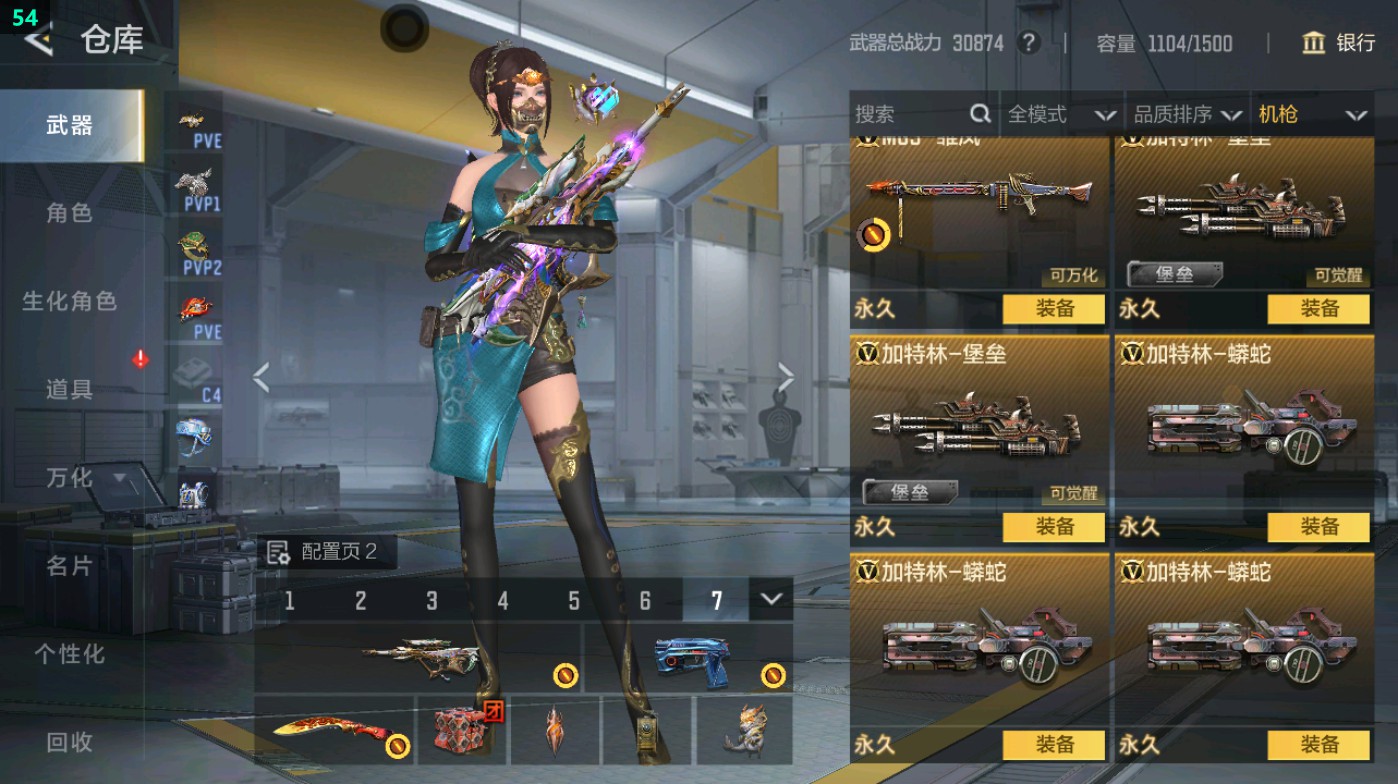This screenshot has height=784, width=1398.
Task: Expand the loadout page list arrow
Action: pyautogui.click(x=770, y=599)
